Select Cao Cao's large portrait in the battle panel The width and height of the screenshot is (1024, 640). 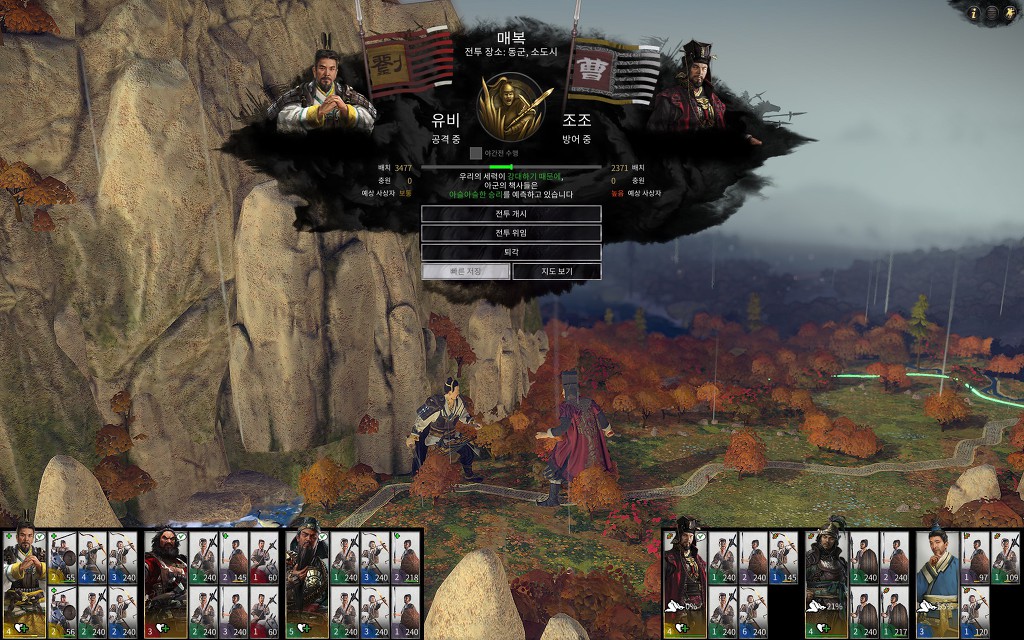click(694, 88)
